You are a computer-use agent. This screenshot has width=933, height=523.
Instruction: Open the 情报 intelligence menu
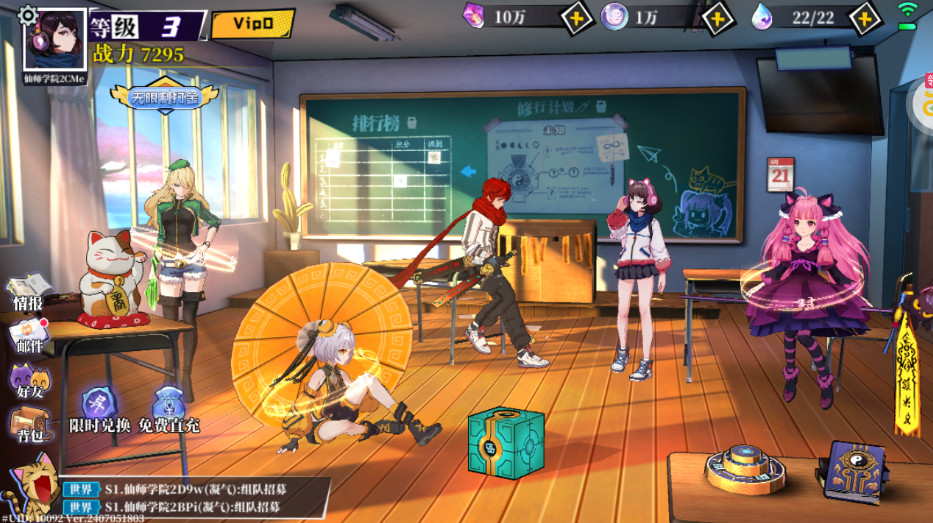28,293
